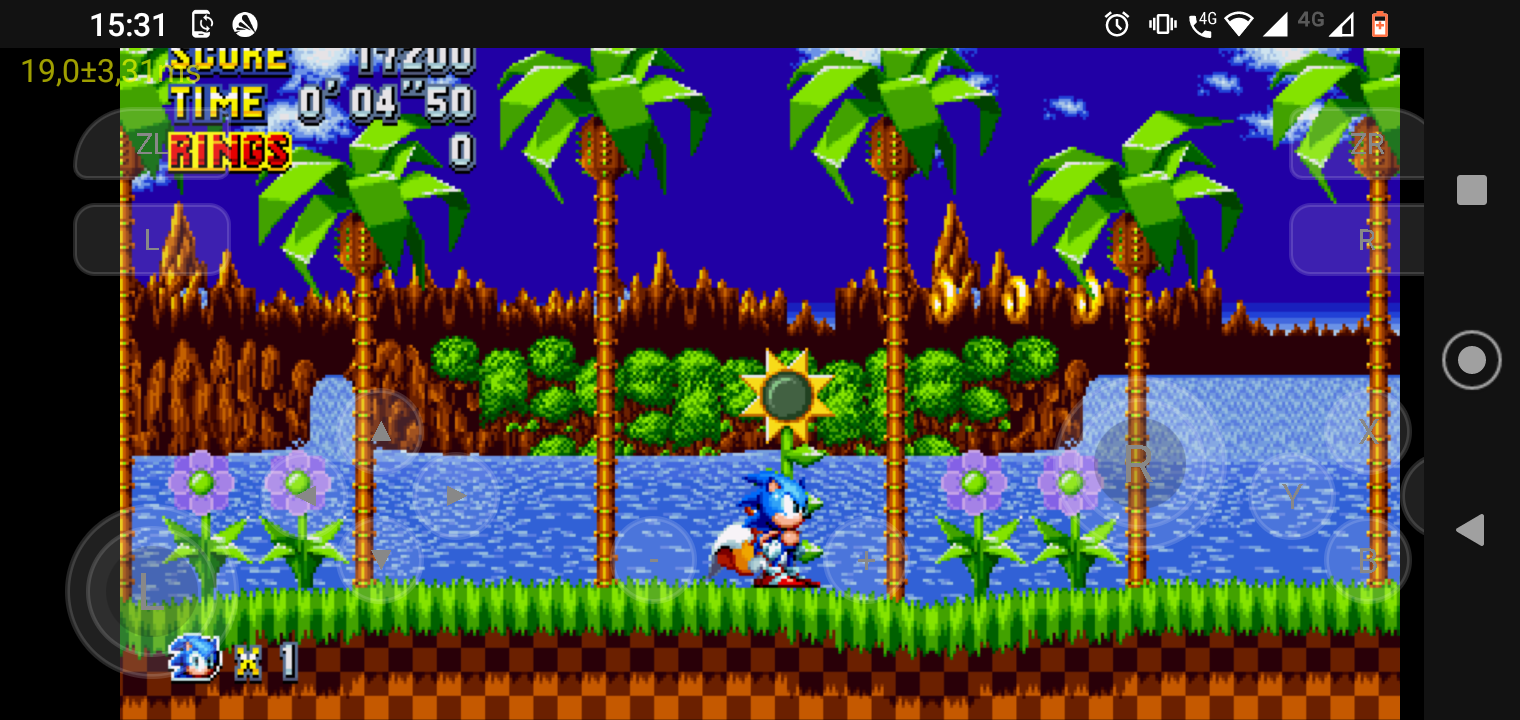Tap the L bumper button on the left

(152, 239)
